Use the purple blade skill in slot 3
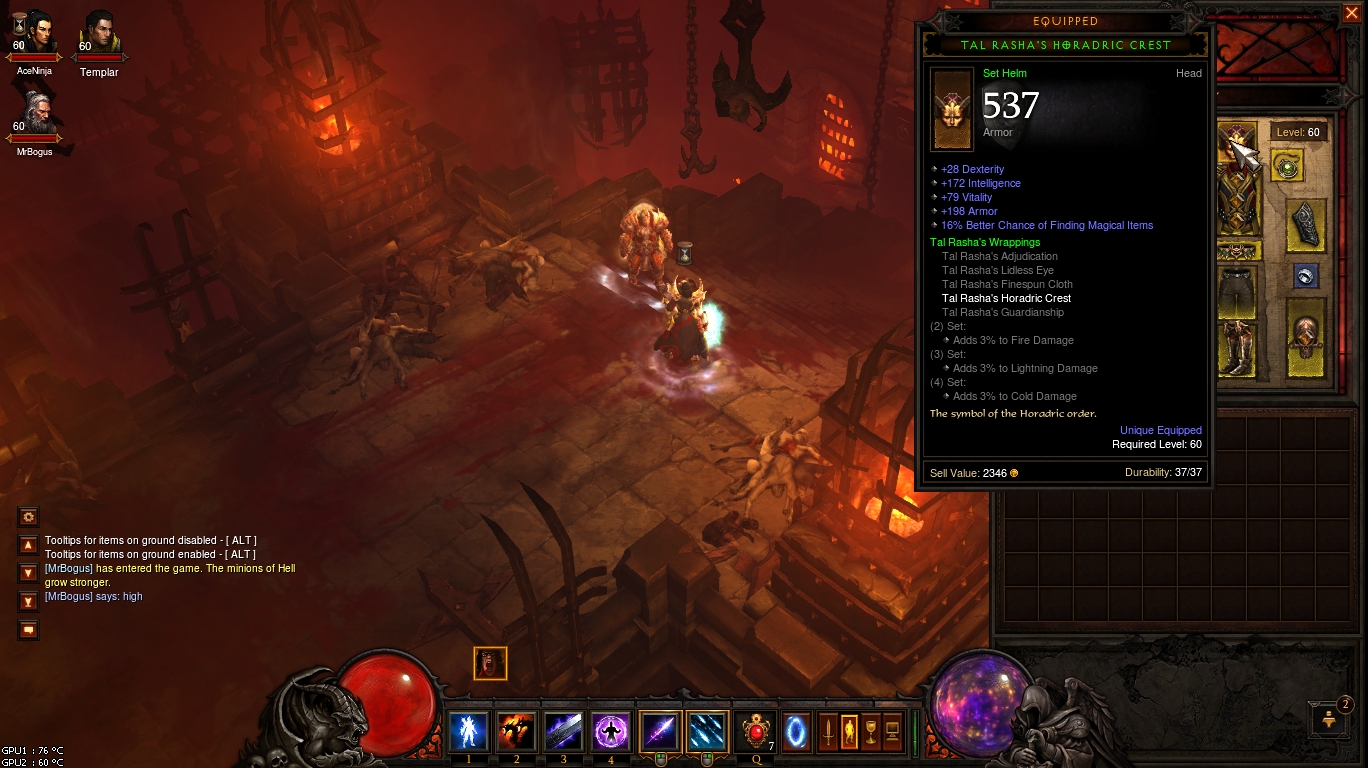This screenshot has height=768, width=1368. click(563, 732)
